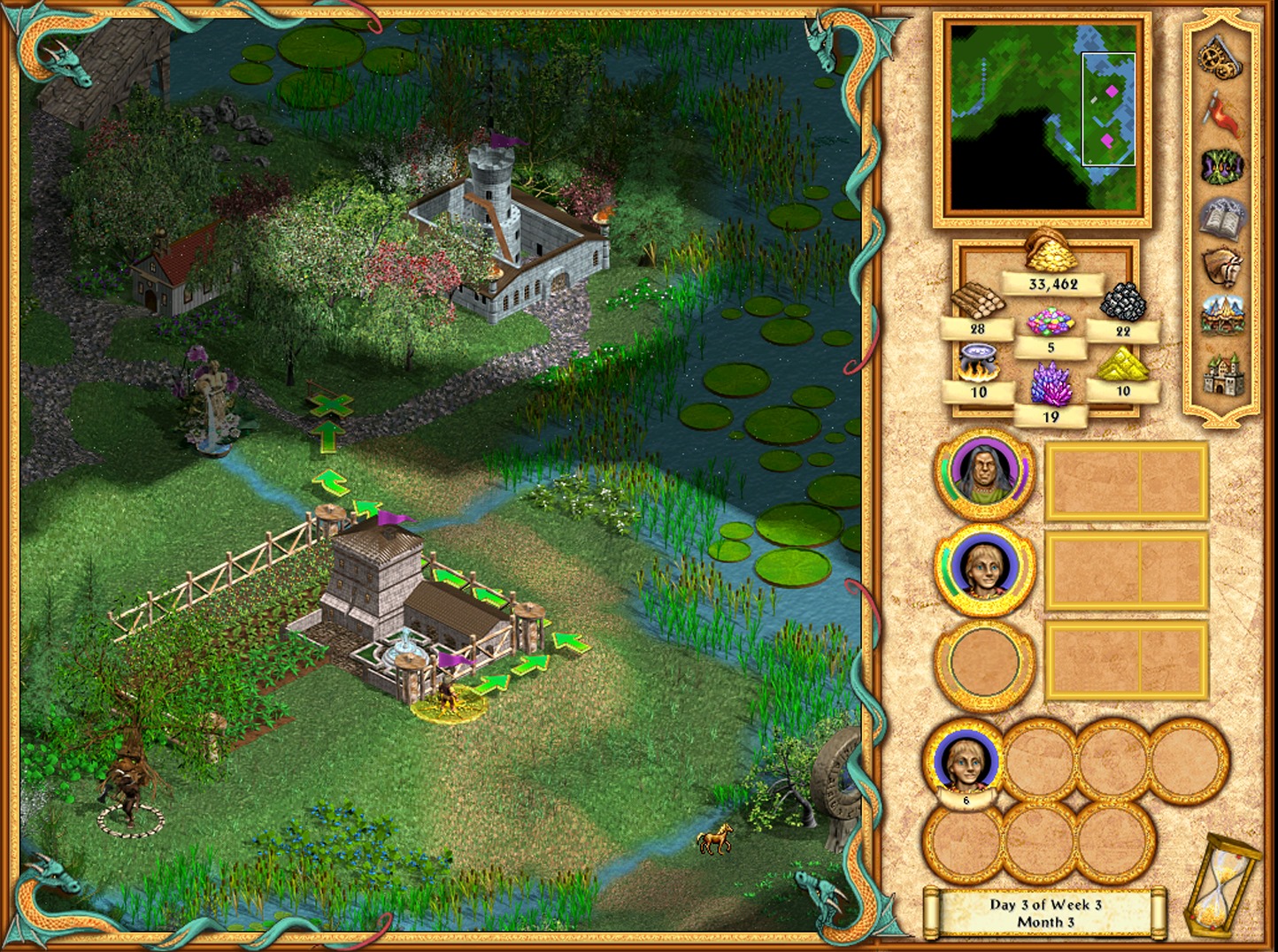The height and width of the screenshot is (952, 1278).
Task: Click the horse head move icon
Action: pos(1221,266)
